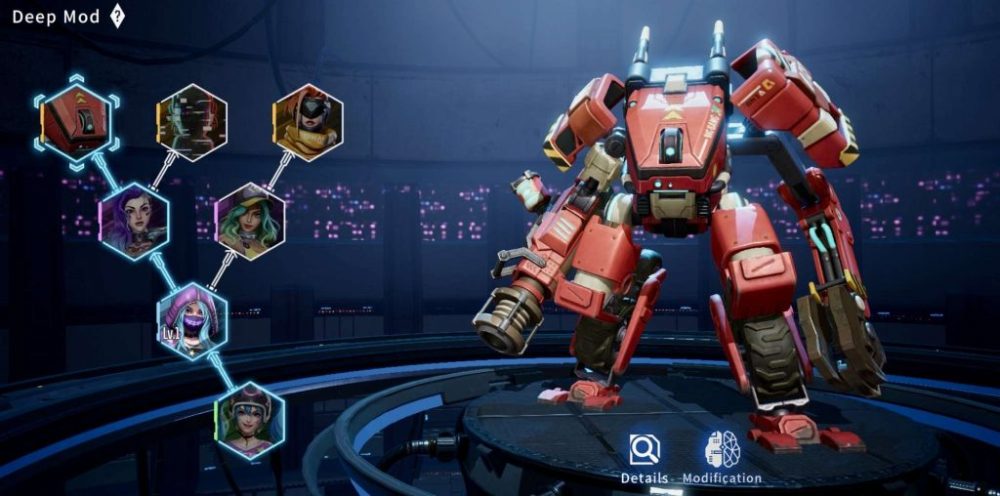Open the mech Details view

click(x=644, y=458)
